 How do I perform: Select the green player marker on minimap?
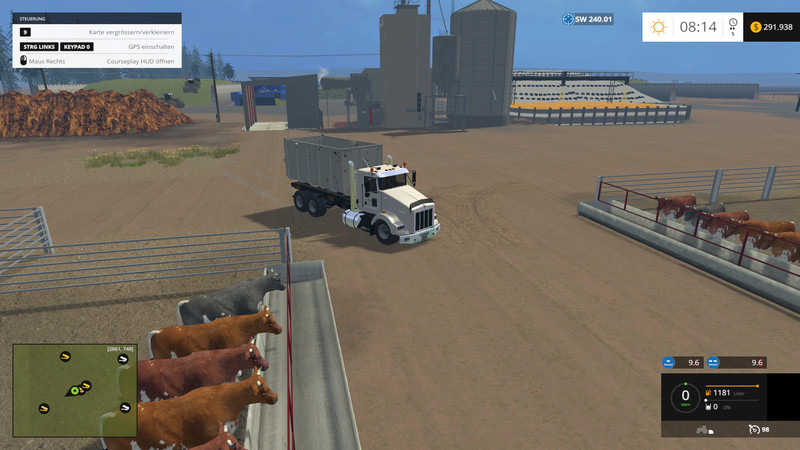click(74, 390)
